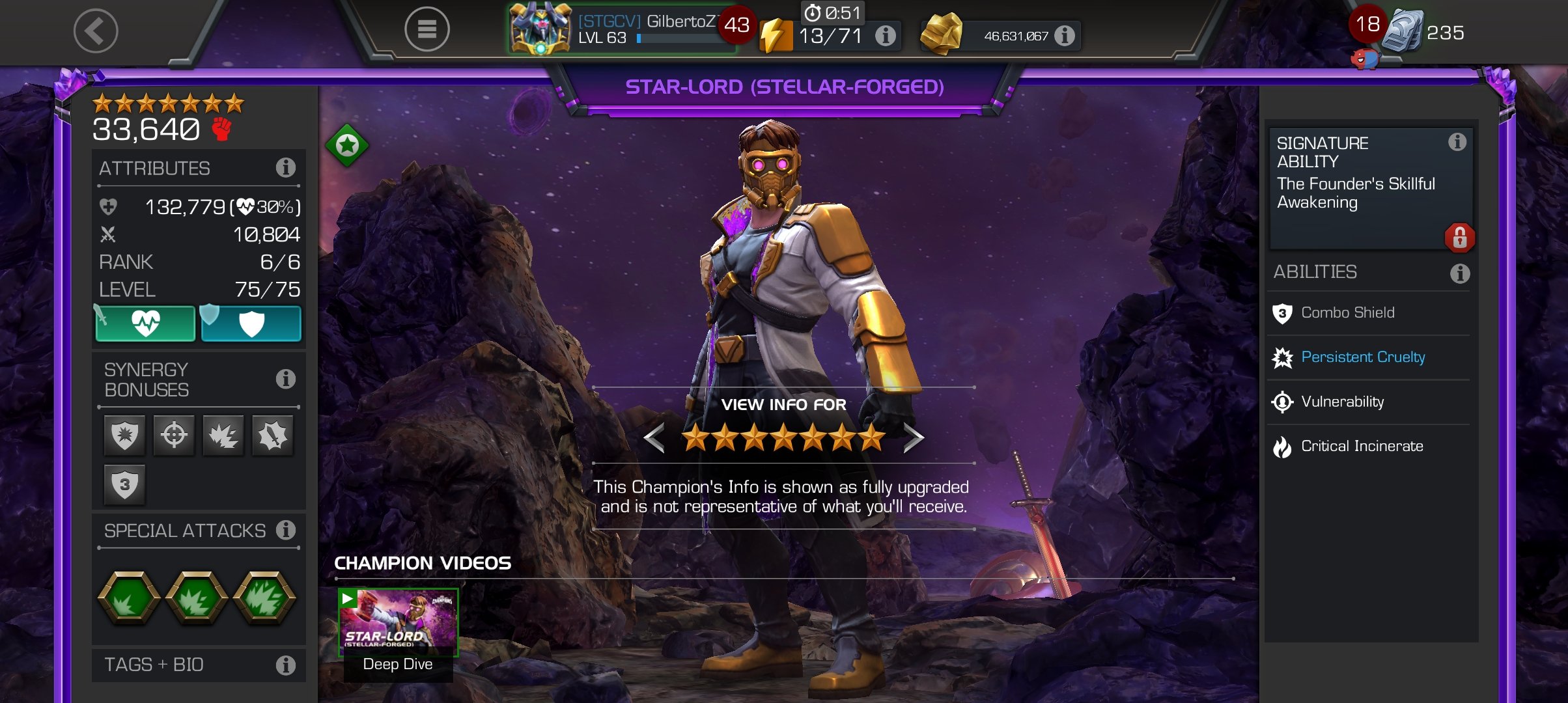
Task: Open Signature Ability info
Action: point(1457,142)
